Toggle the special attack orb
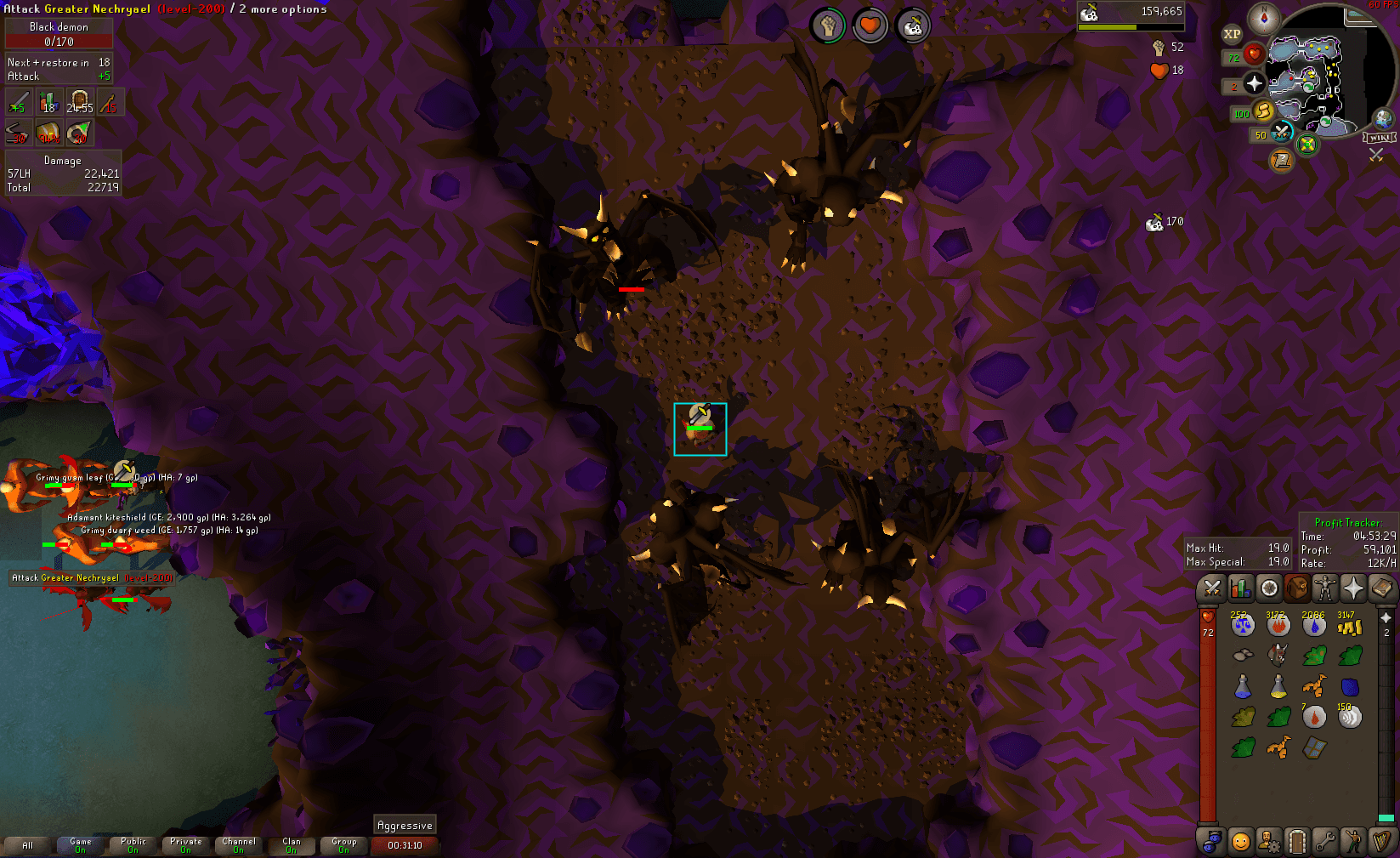This screenshot has width=1400, height=858. [x=1280, y=132]
